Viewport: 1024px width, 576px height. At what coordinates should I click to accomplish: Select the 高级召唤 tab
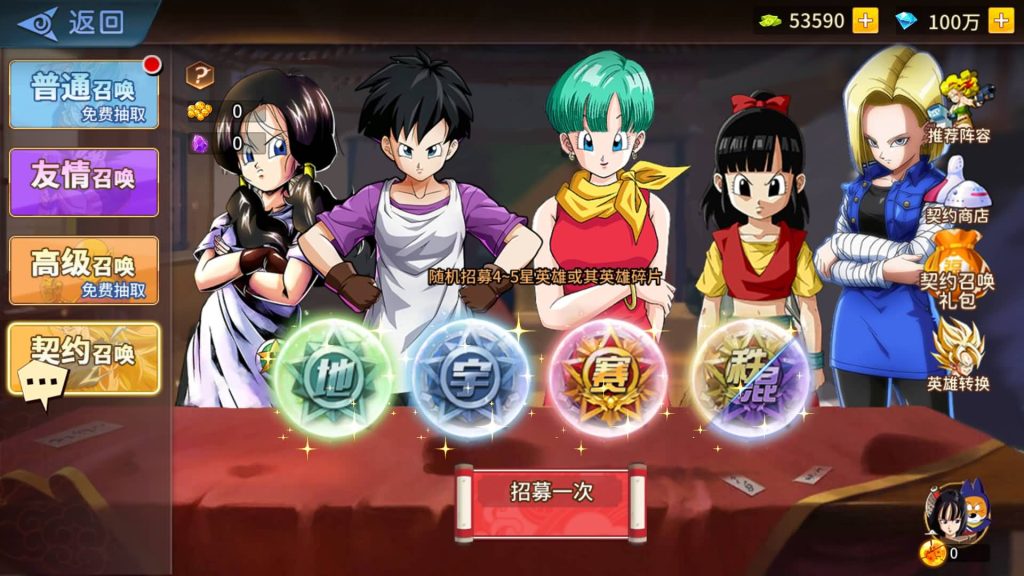(84, 270)
